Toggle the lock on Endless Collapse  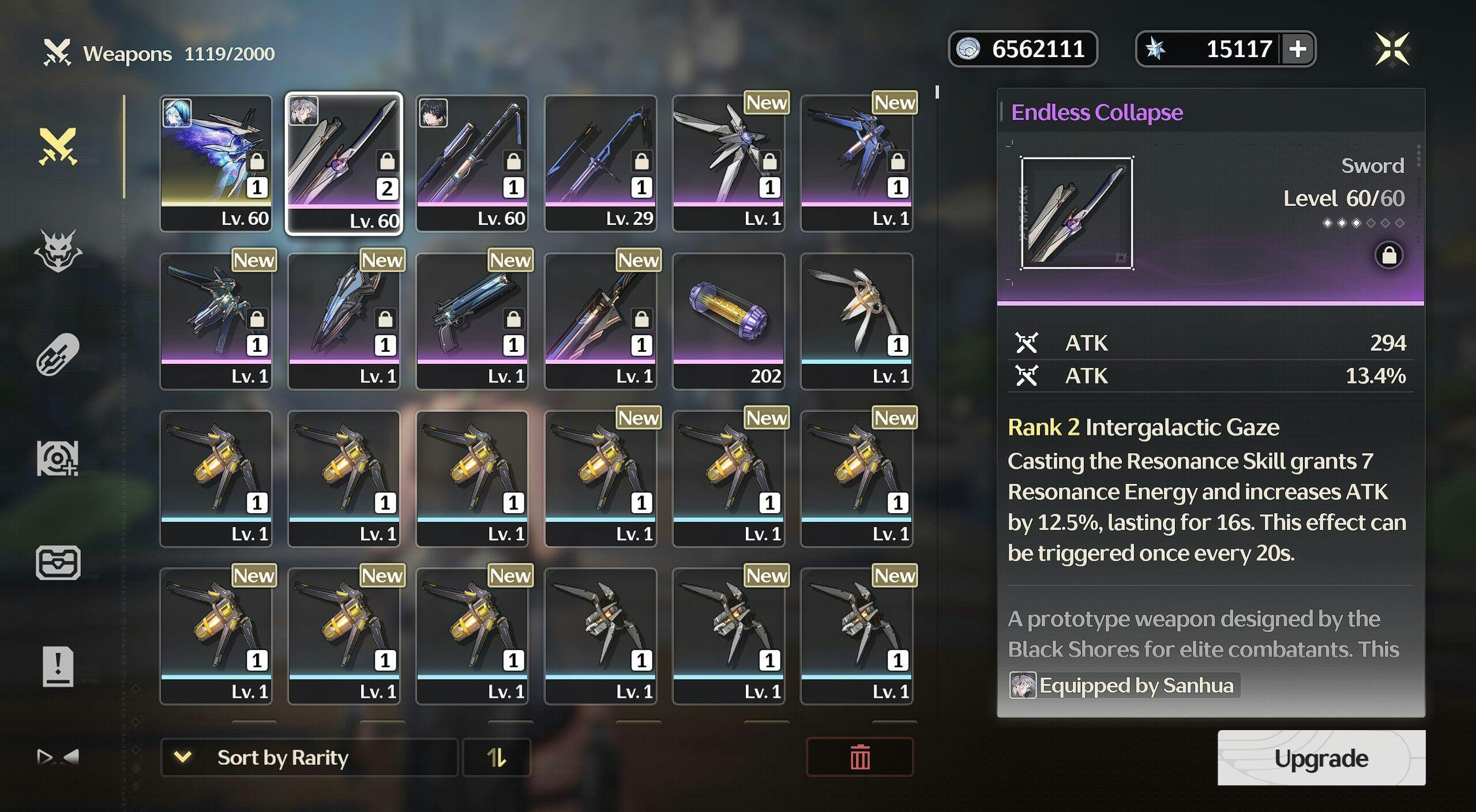click(1389, 255)
